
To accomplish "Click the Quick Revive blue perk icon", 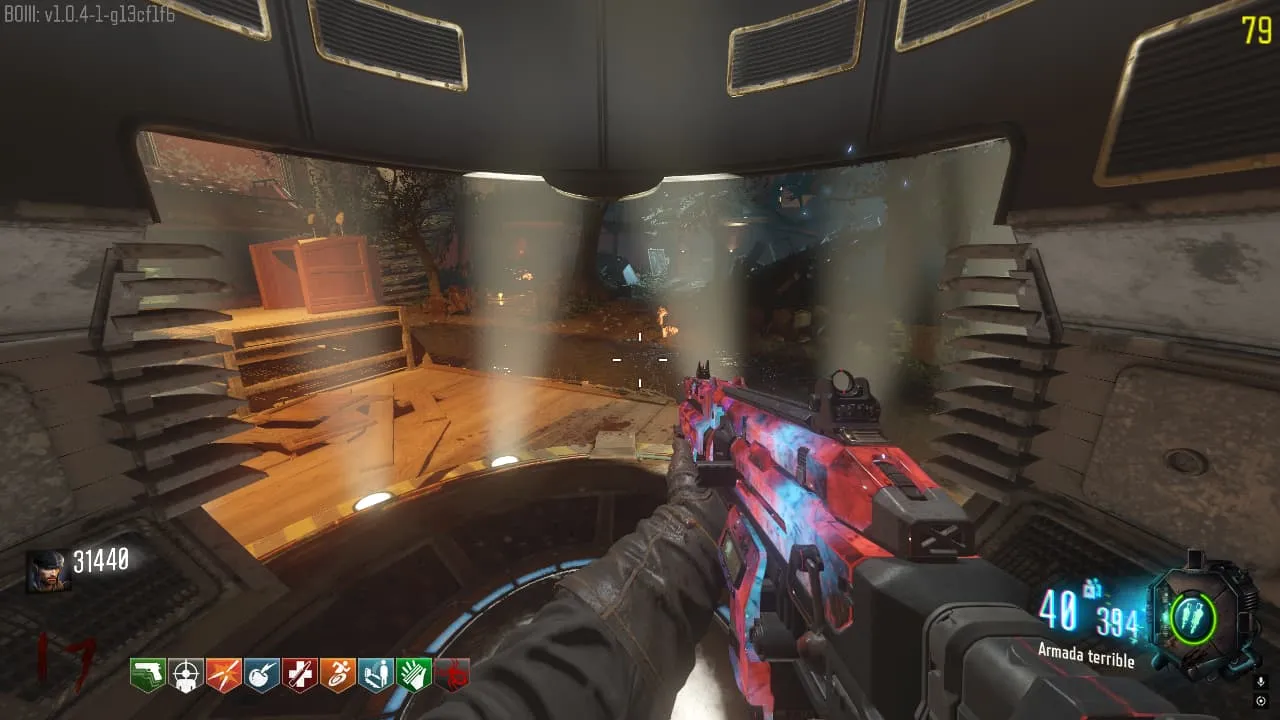I will tap(376, 676).
